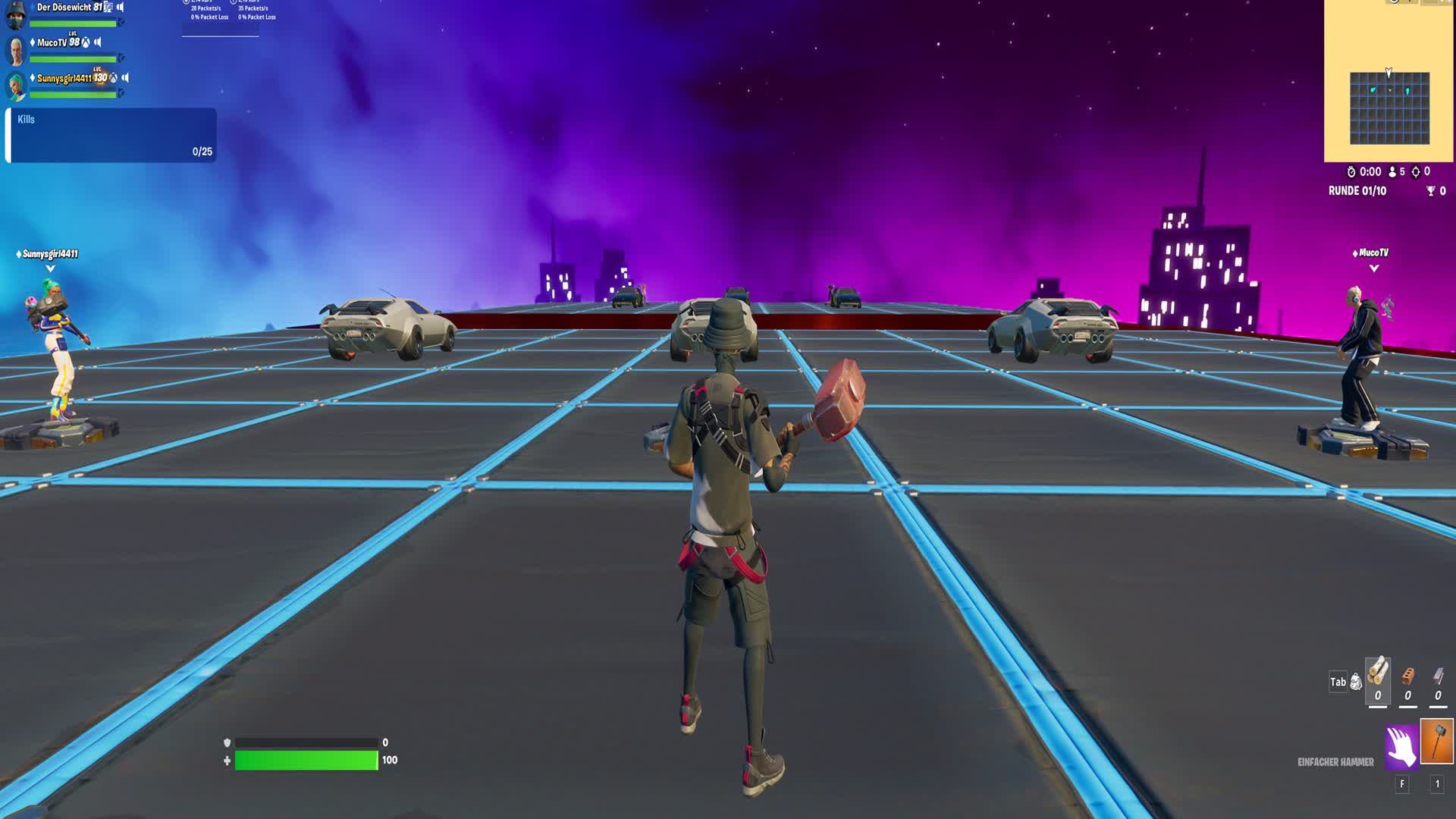Click the Xbox logo beside MucoTV's name
Image resolution: width=1456 pixels, height=819 pixels.
pos(86,43)
